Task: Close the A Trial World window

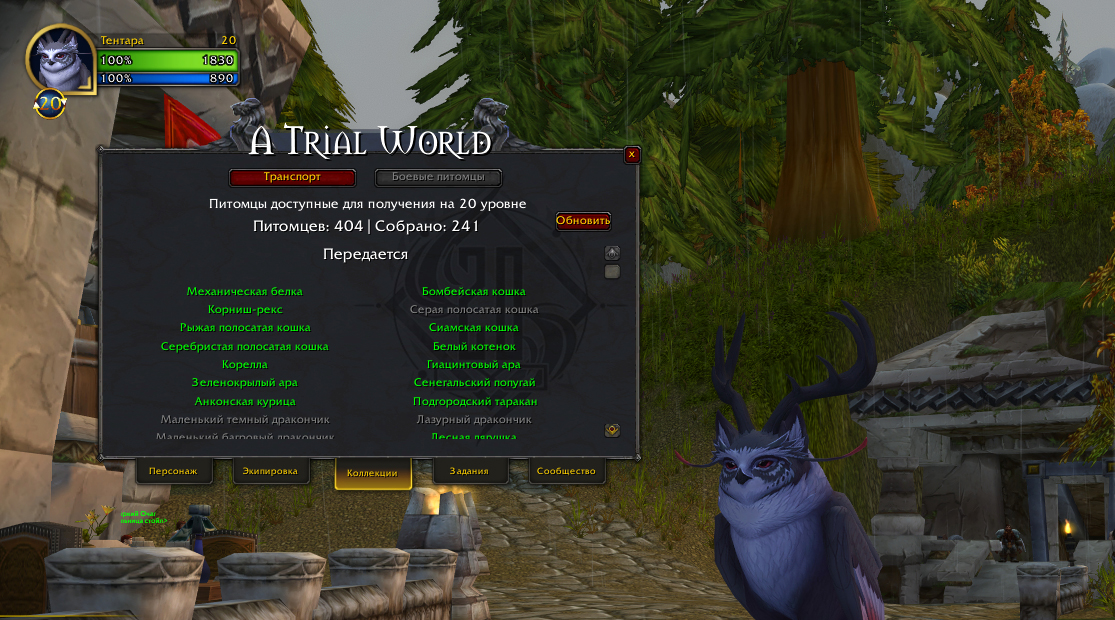Action: click(631, 155)
